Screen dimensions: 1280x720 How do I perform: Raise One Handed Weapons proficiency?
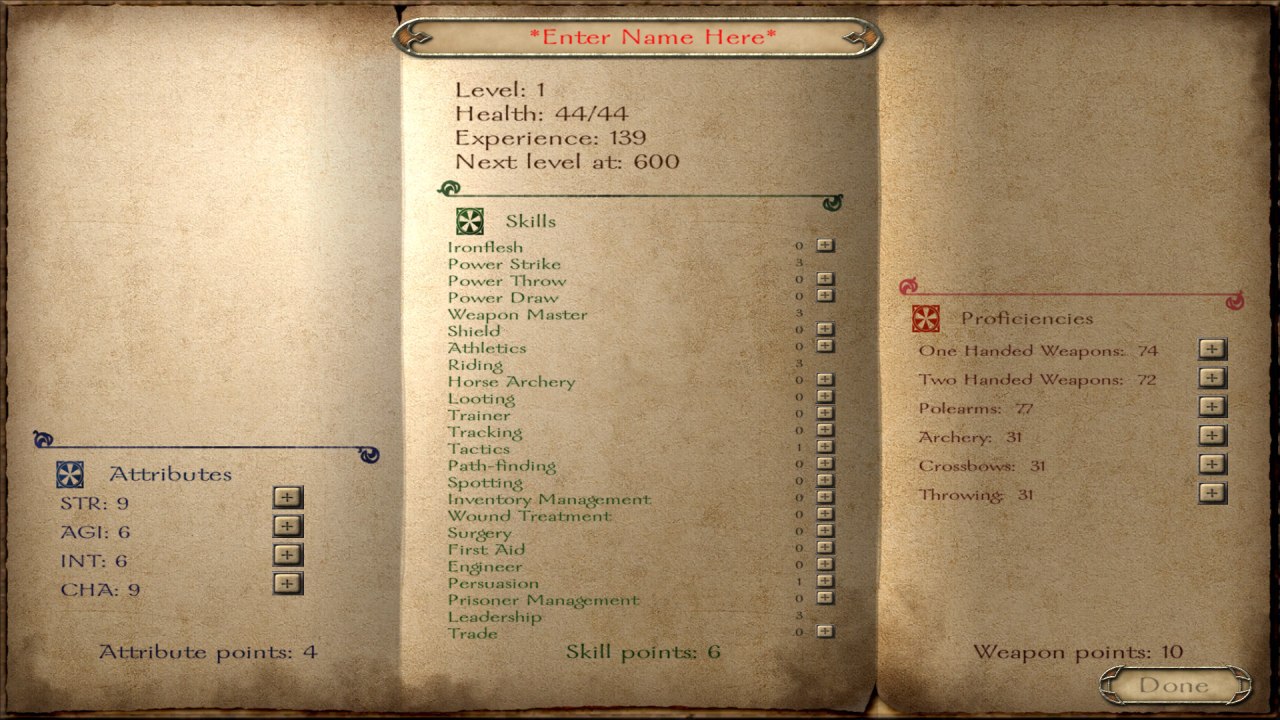click(x=1212, y=349)
